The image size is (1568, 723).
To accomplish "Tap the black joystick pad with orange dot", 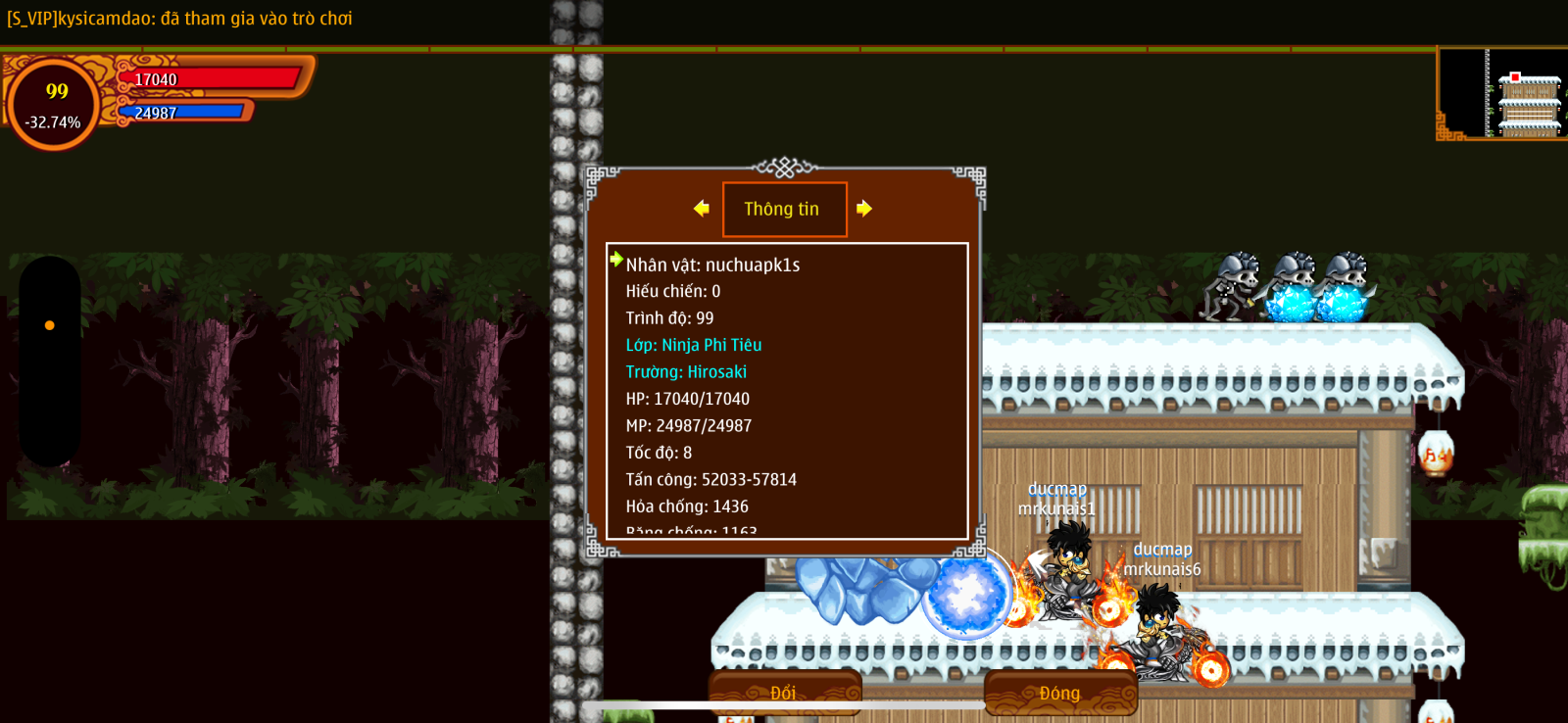I will coord(50,360).
